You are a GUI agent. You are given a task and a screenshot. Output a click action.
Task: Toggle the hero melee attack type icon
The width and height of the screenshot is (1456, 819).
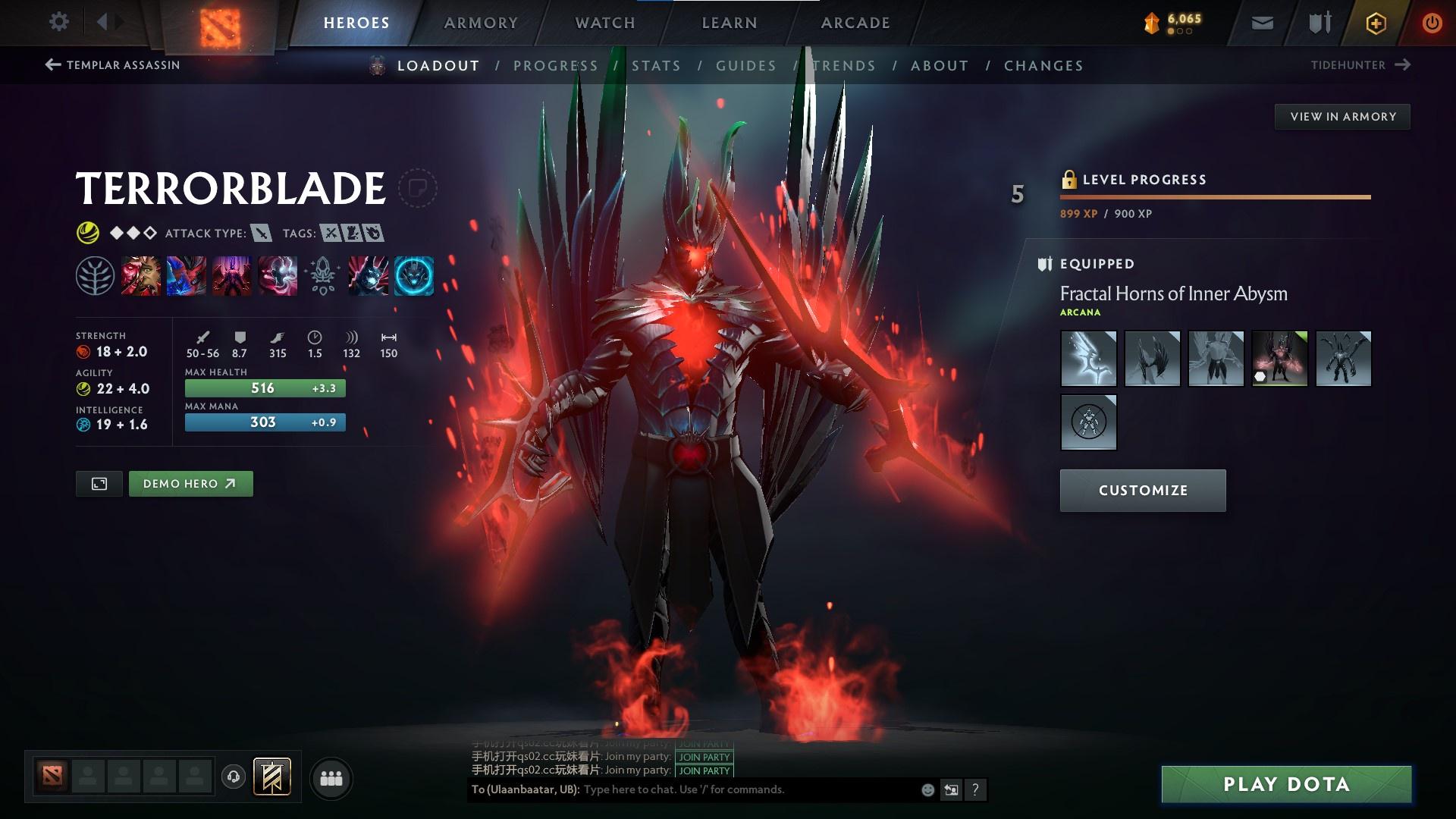point(261,234)
